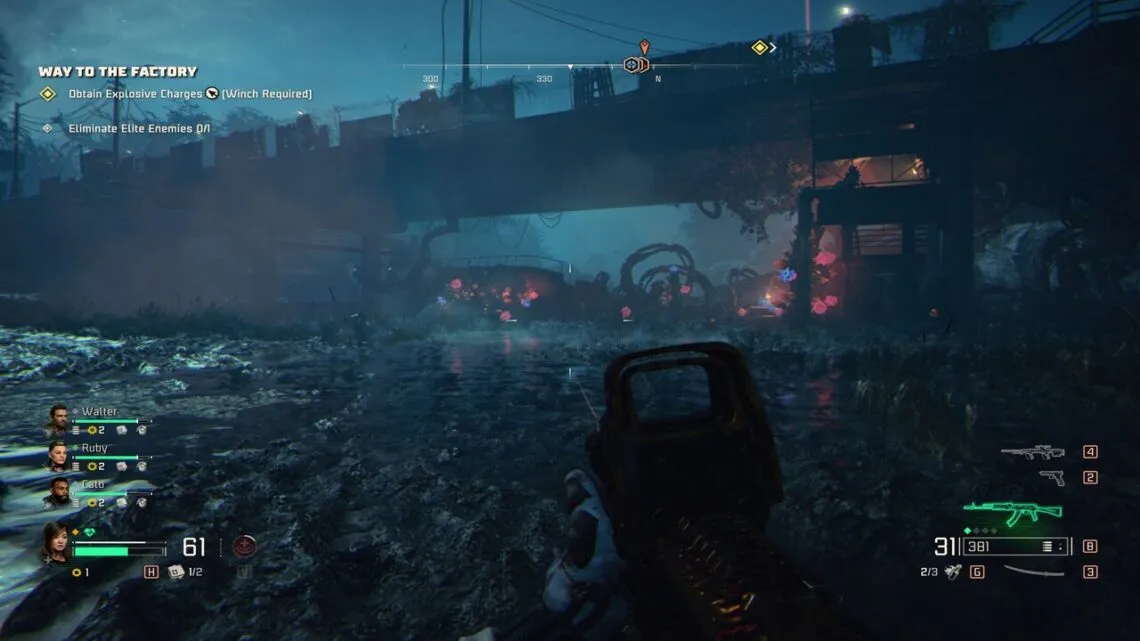
Task: Select Cato's squad portrait
Action: pos(57,491)
